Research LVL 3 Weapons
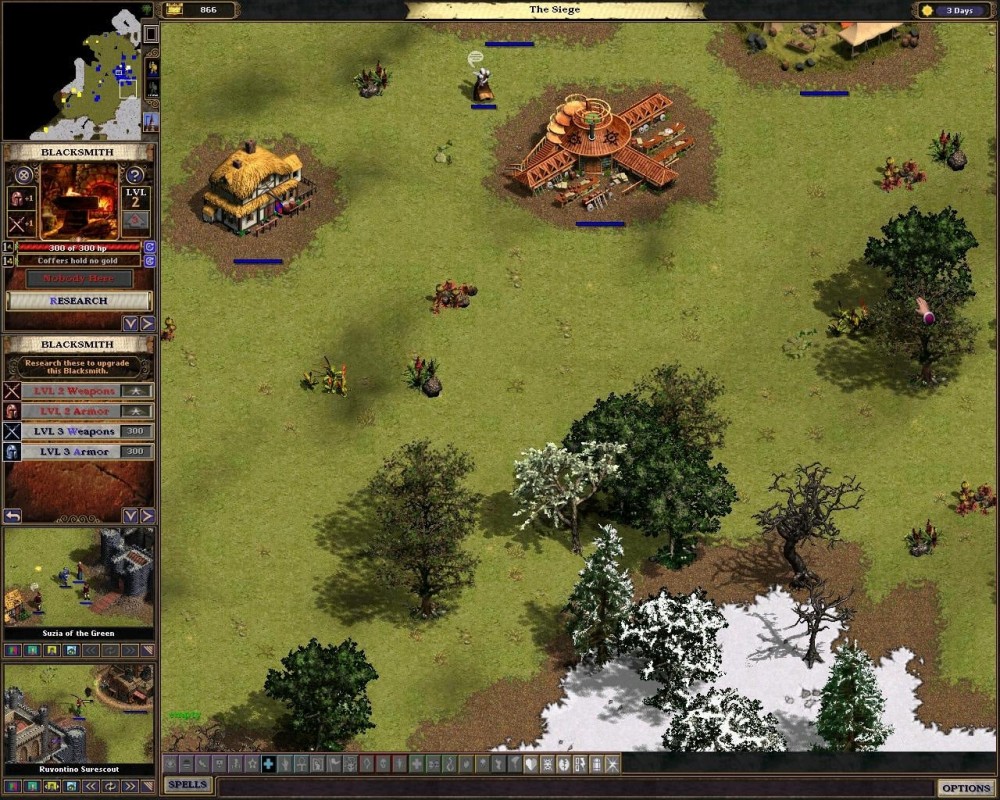 click(x=77, y=431)
